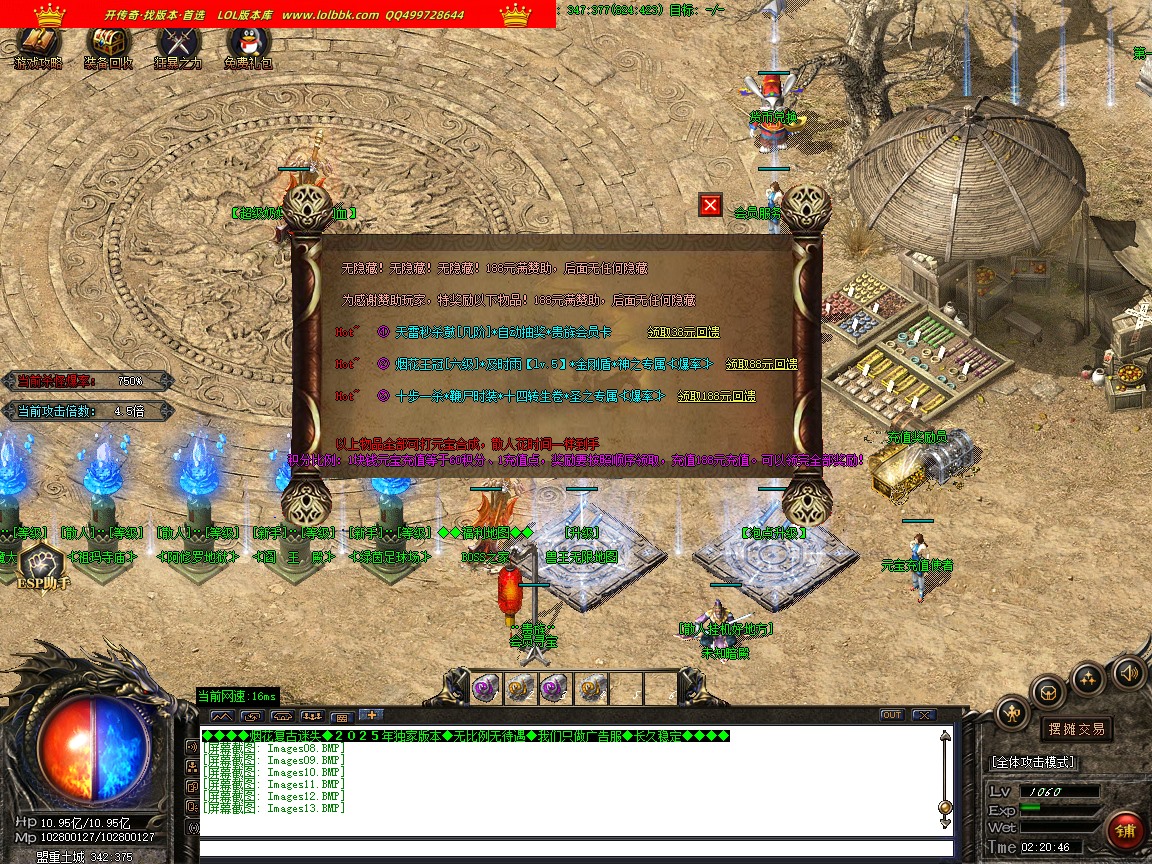Screen dimensions: 1152x864
Task: Open the cube-shaped round menu button
Action: click(x=1048, y=690)
